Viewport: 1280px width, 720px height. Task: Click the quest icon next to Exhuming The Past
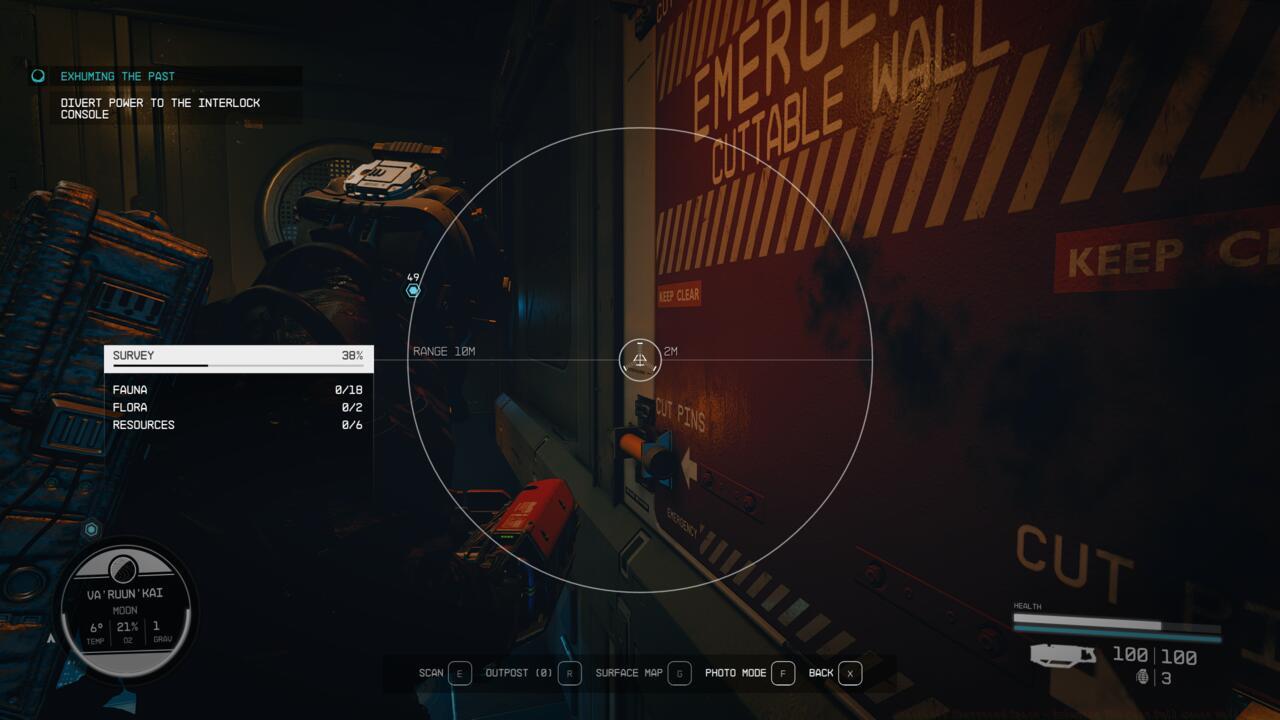click(x=38, y=75)
